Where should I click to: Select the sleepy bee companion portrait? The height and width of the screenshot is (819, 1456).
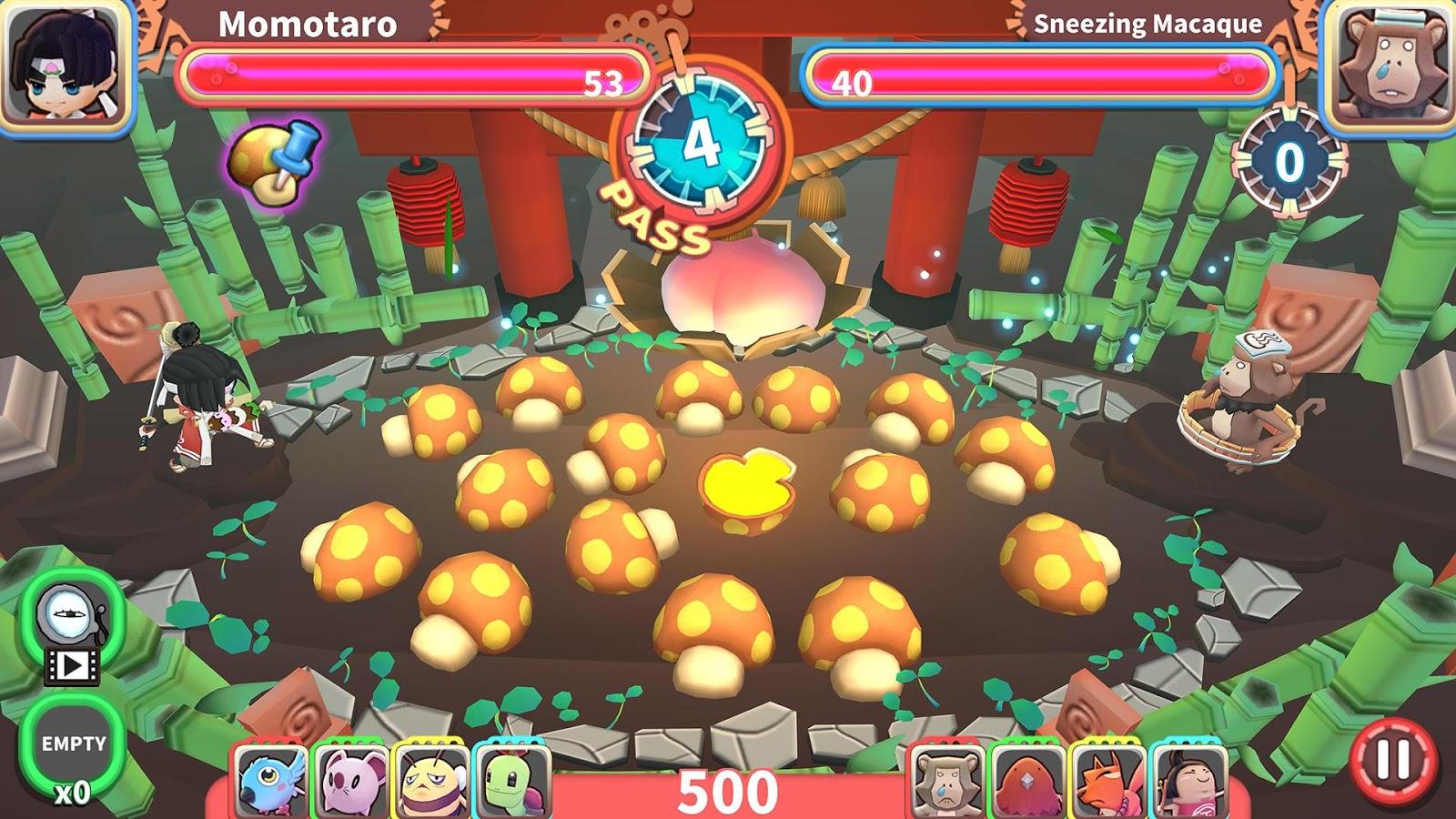431,781
